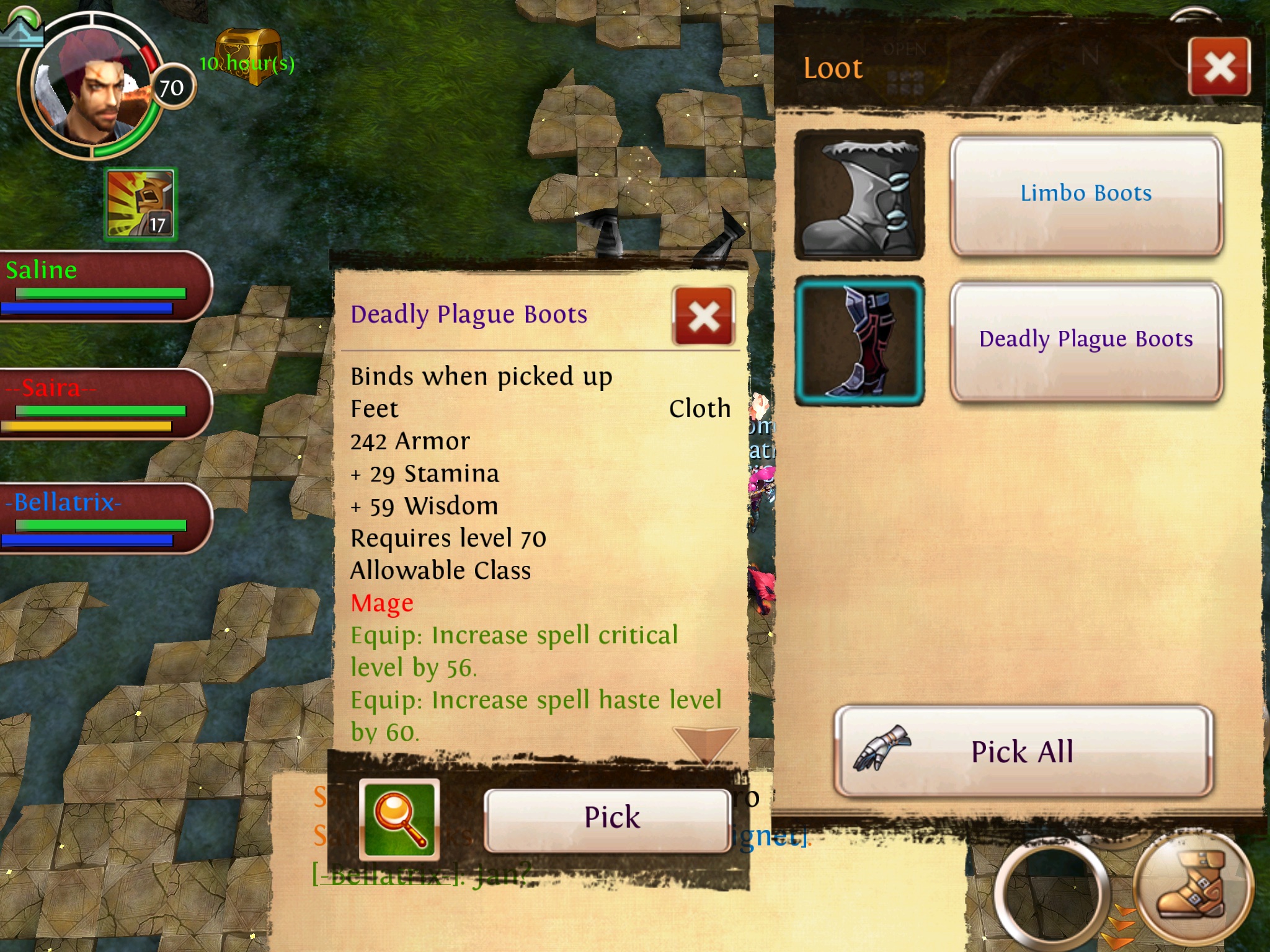Click the grey Limbo Boots item icon
This screenshot has width=1270, height=952.
coord(859,195)
